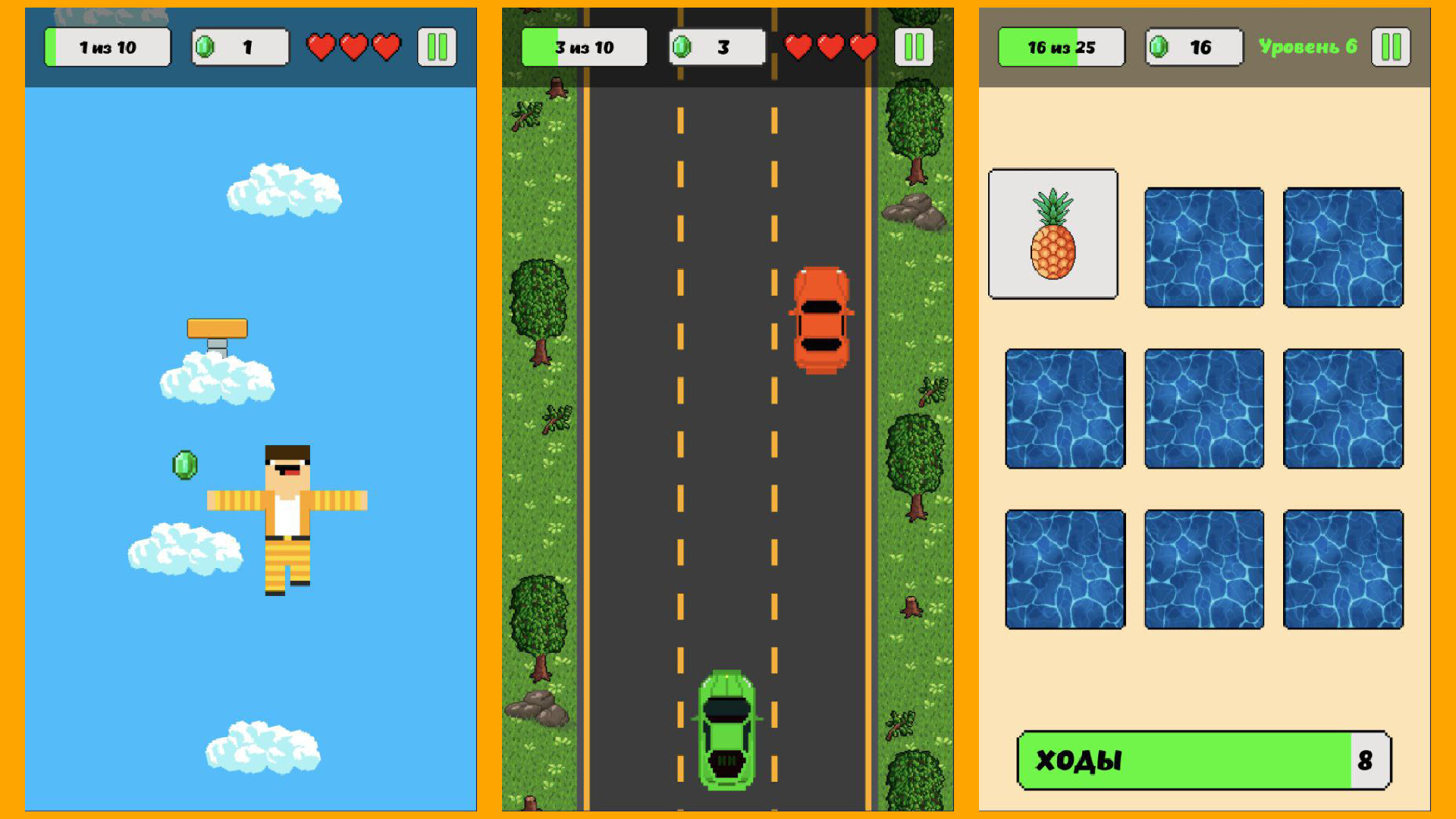Click the progress bar showing 1 из 10
Viewport: 1456px width, 819px height.
(x=106, y=45)
